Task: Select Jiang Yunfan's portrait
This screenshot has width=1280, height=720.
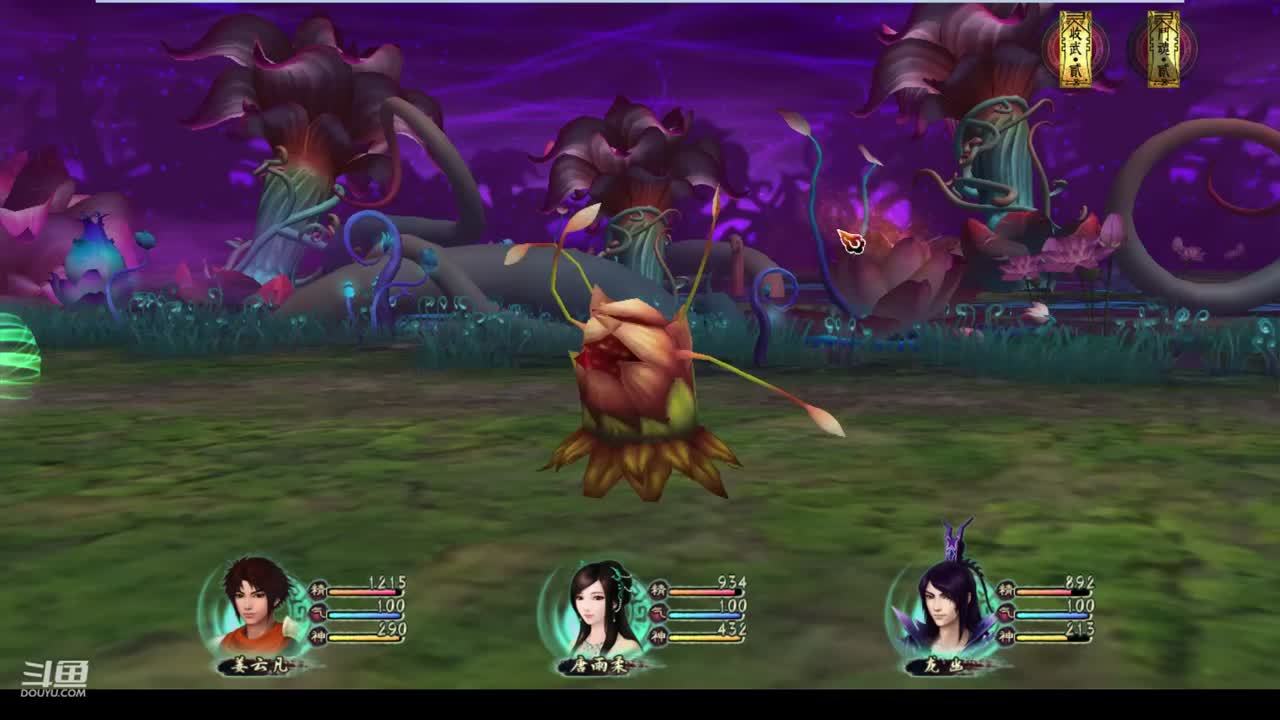Action: point(255,608)
